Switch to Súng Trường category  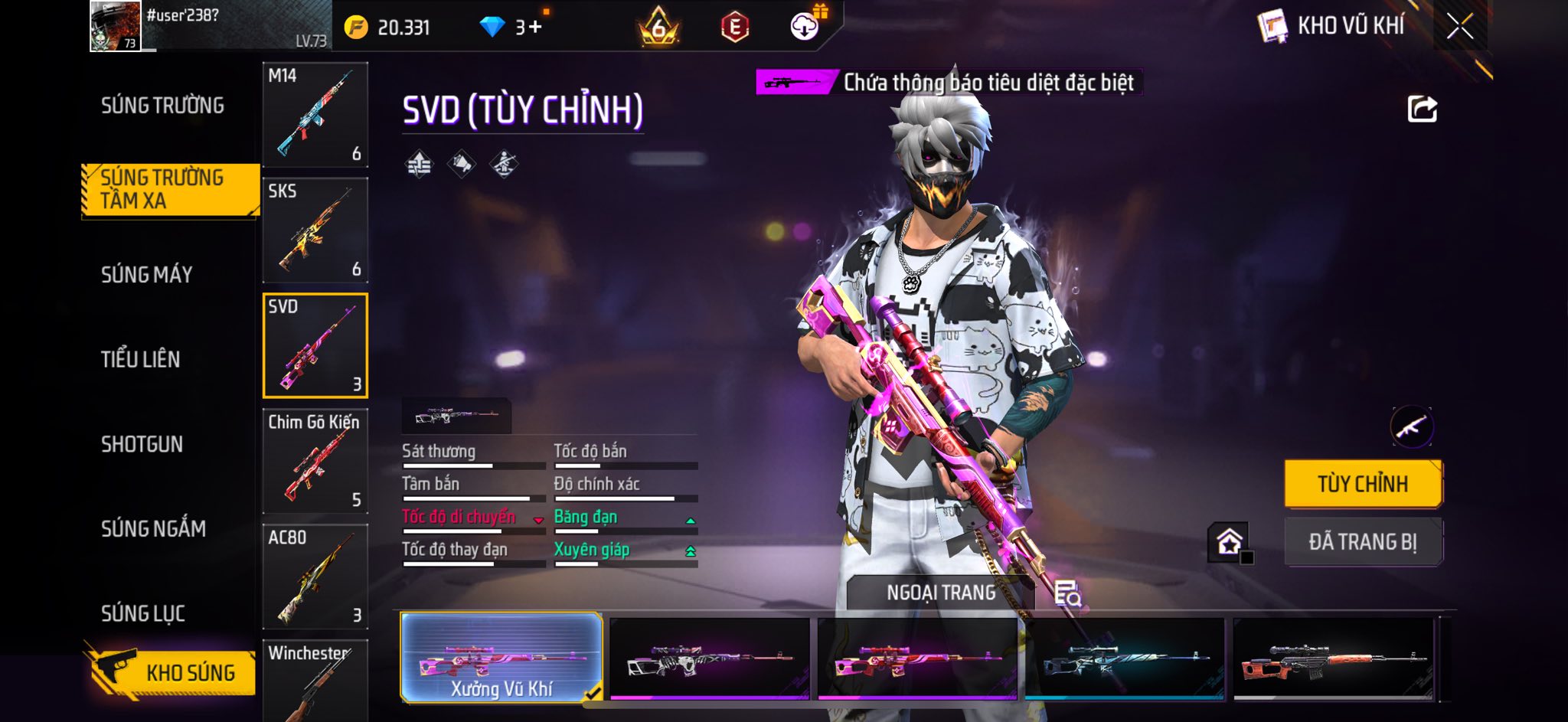coord(162,106)
